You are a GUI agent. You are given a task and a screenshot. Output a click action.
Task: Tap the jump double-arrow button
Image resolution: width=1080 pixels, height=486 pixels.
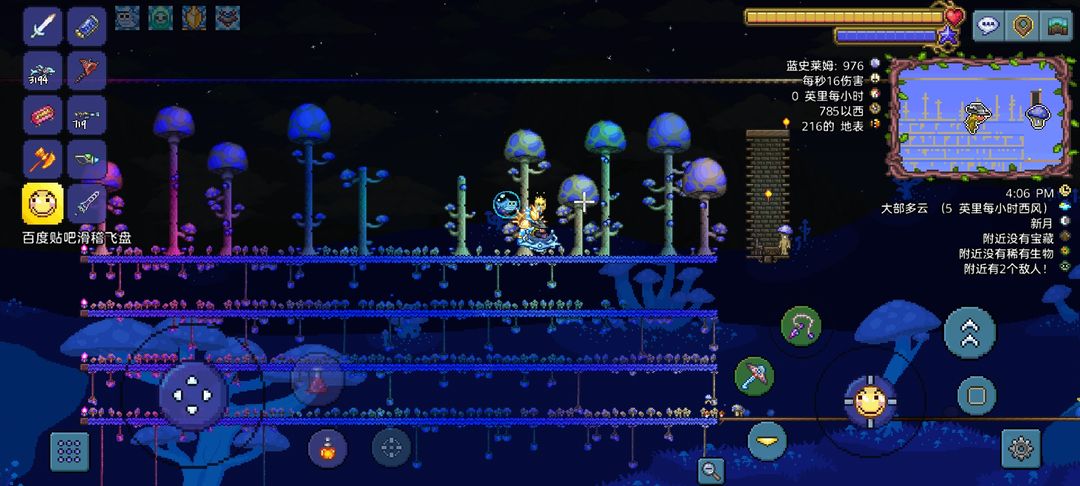tap(969, 333)
